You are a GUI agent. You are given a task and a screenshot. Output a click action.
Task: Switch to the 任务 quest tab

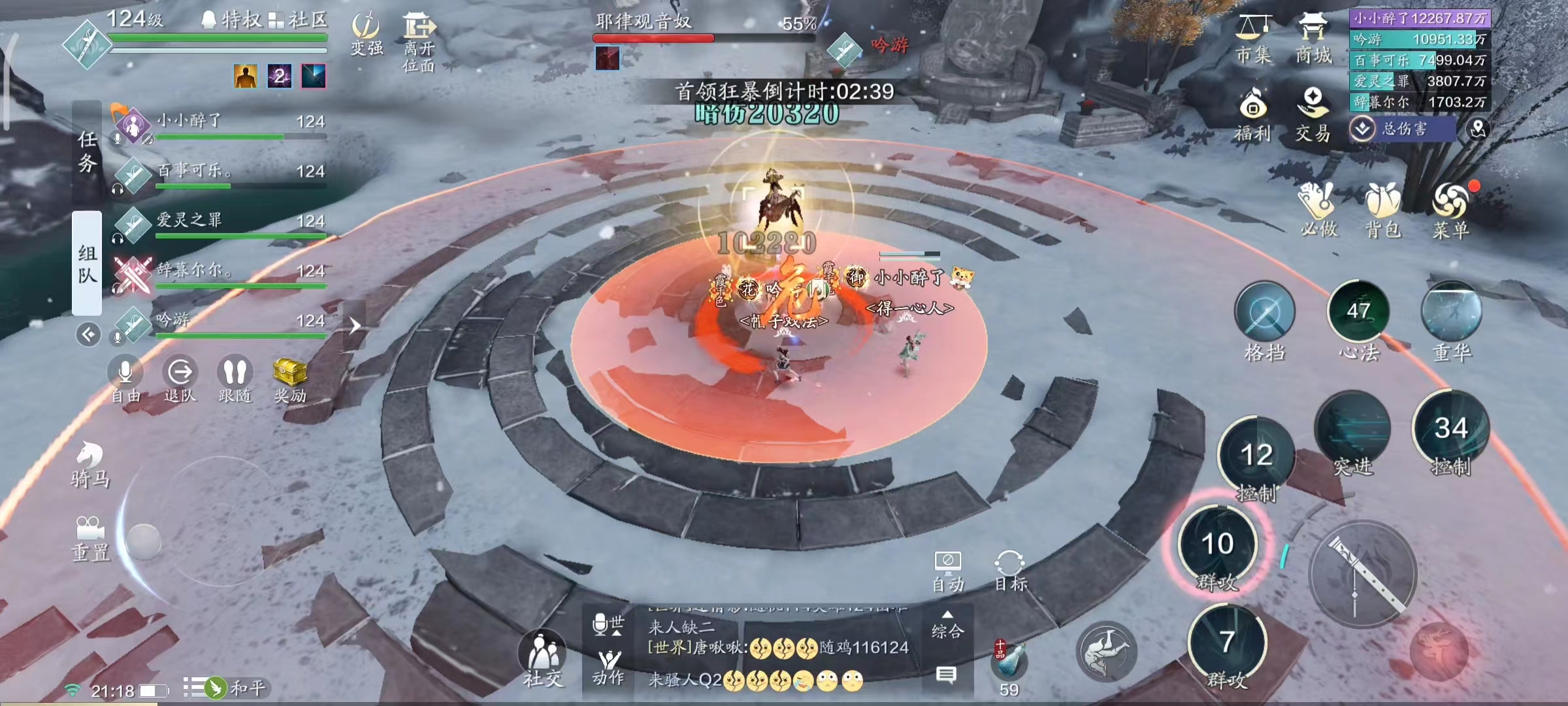point(87,150)
